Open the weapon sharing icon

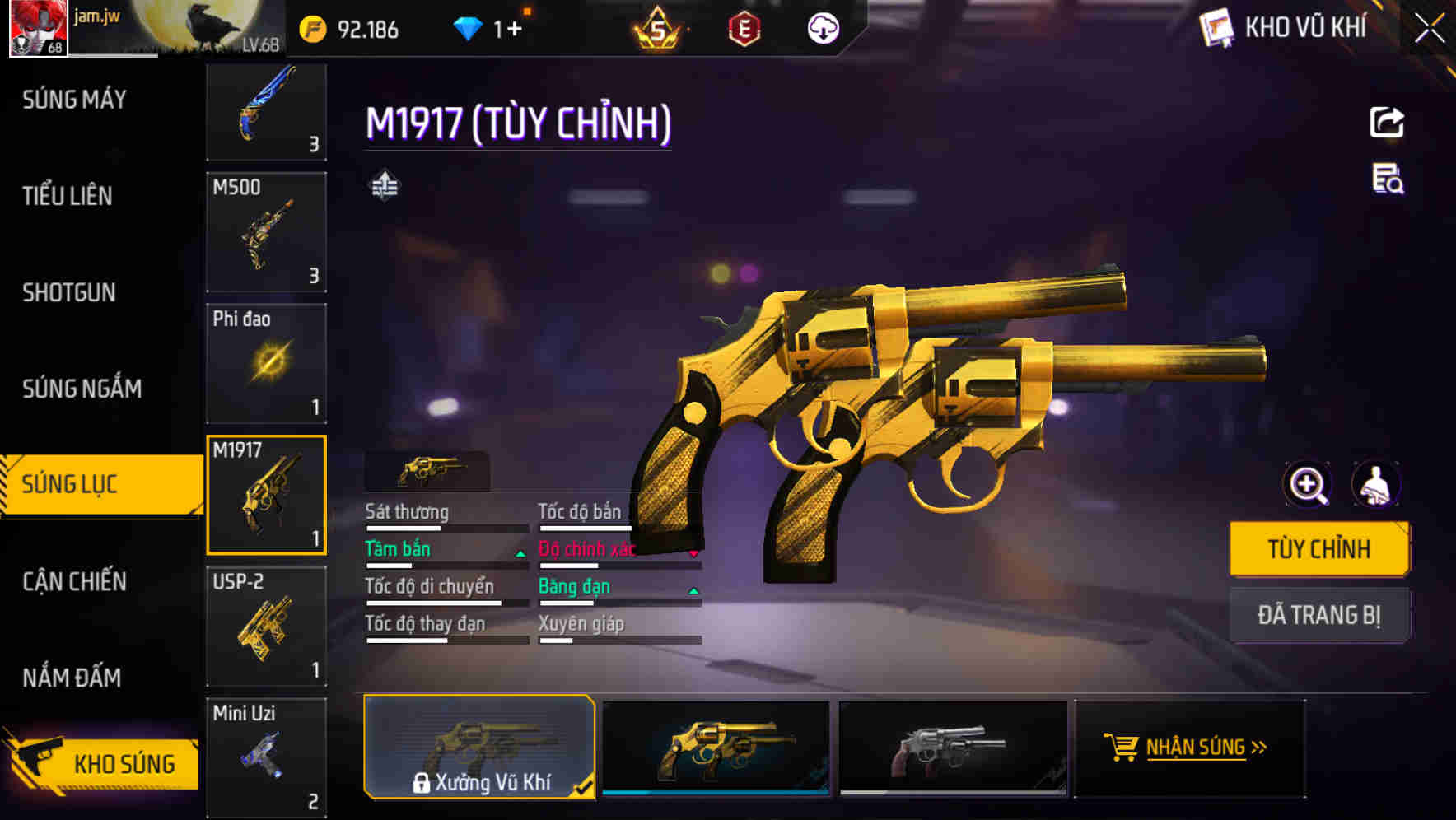(1388, 122)
